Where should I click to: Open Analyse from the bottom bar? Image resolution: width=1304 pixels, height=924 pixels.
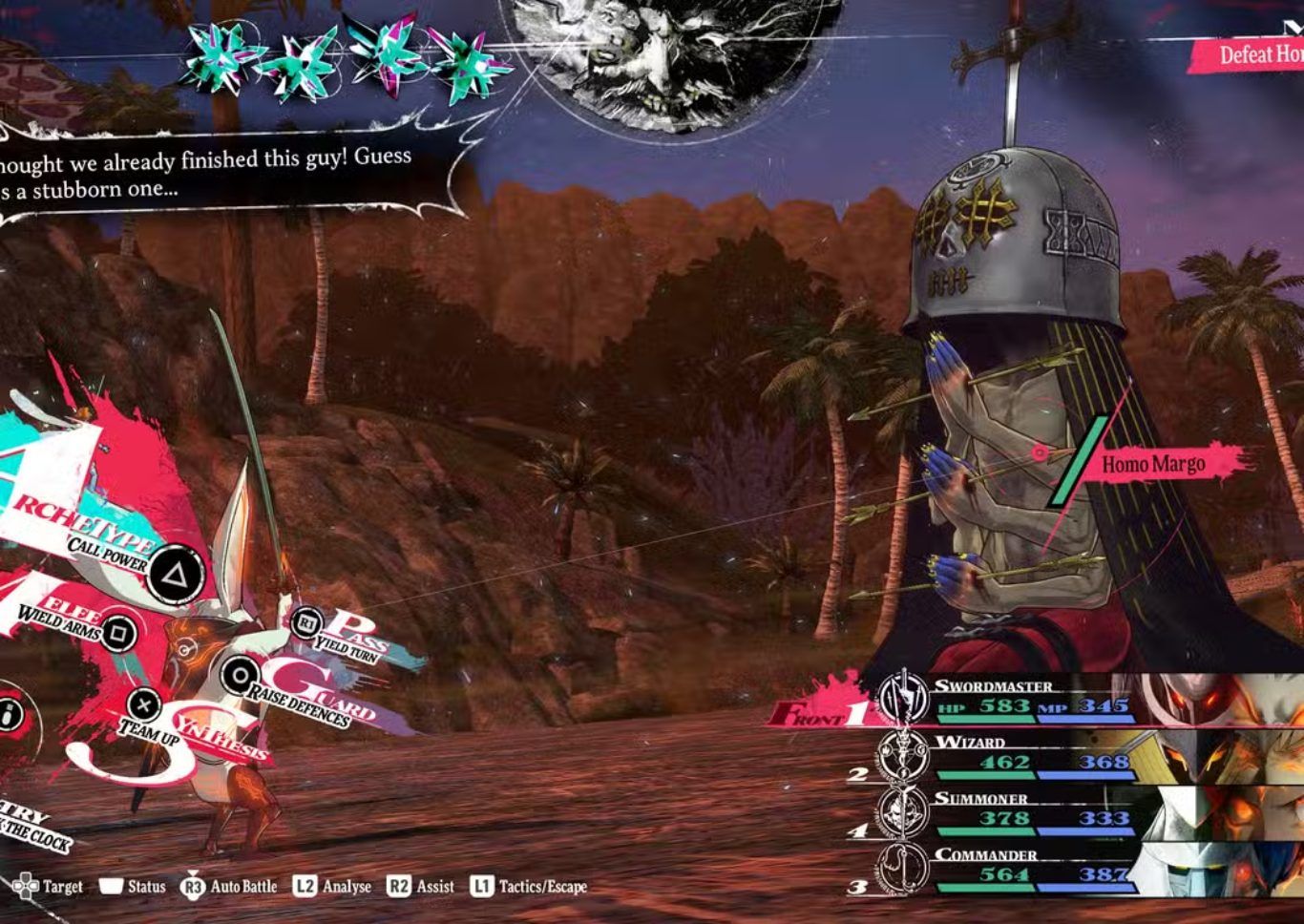(332, 887)
